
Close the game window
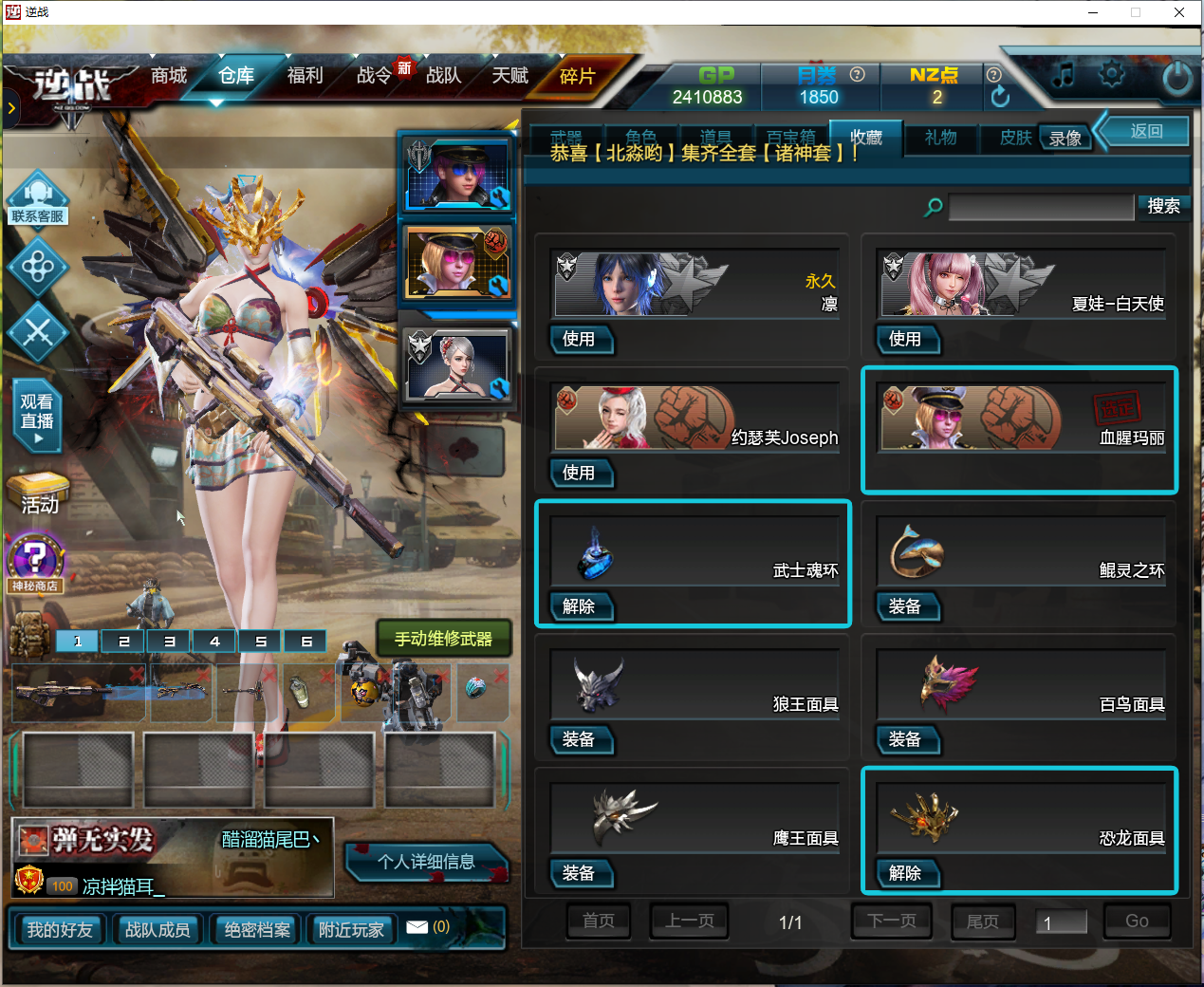pos(1178,12)
